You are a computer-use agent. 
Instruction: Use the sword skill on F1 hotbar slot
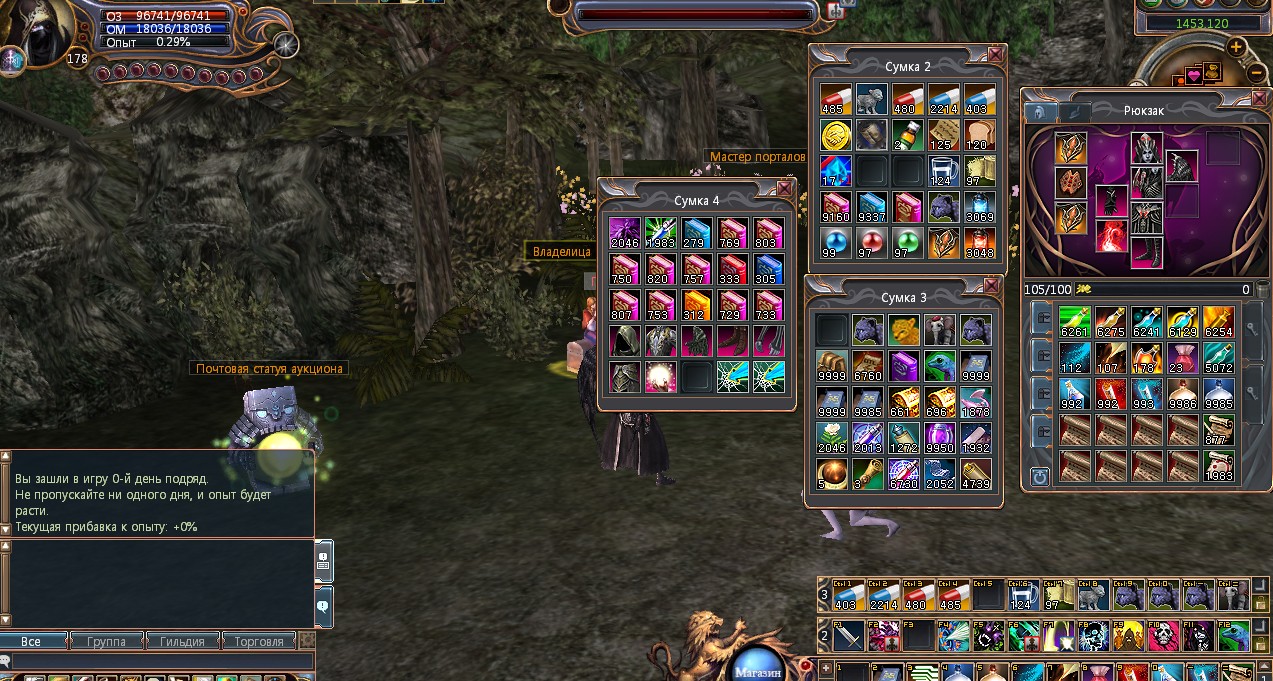[849, 634]
